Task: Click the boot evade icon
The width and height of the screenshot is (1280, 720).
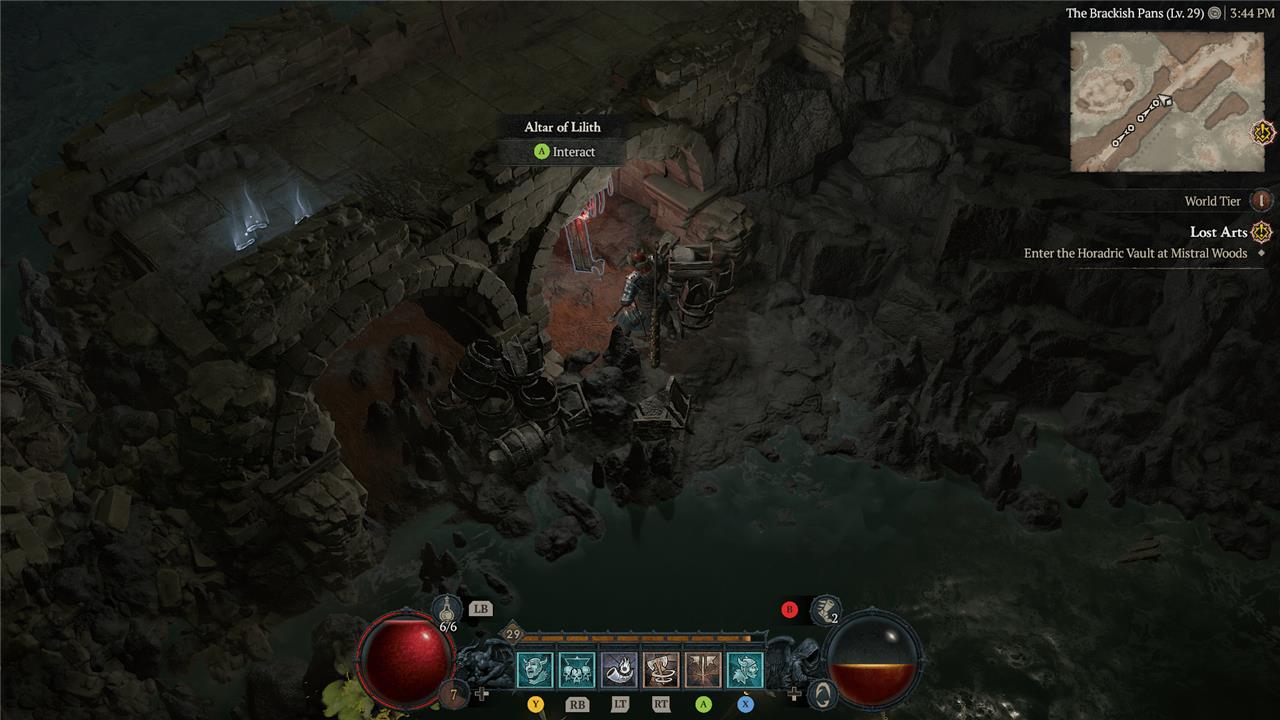Action: [826, 609]
